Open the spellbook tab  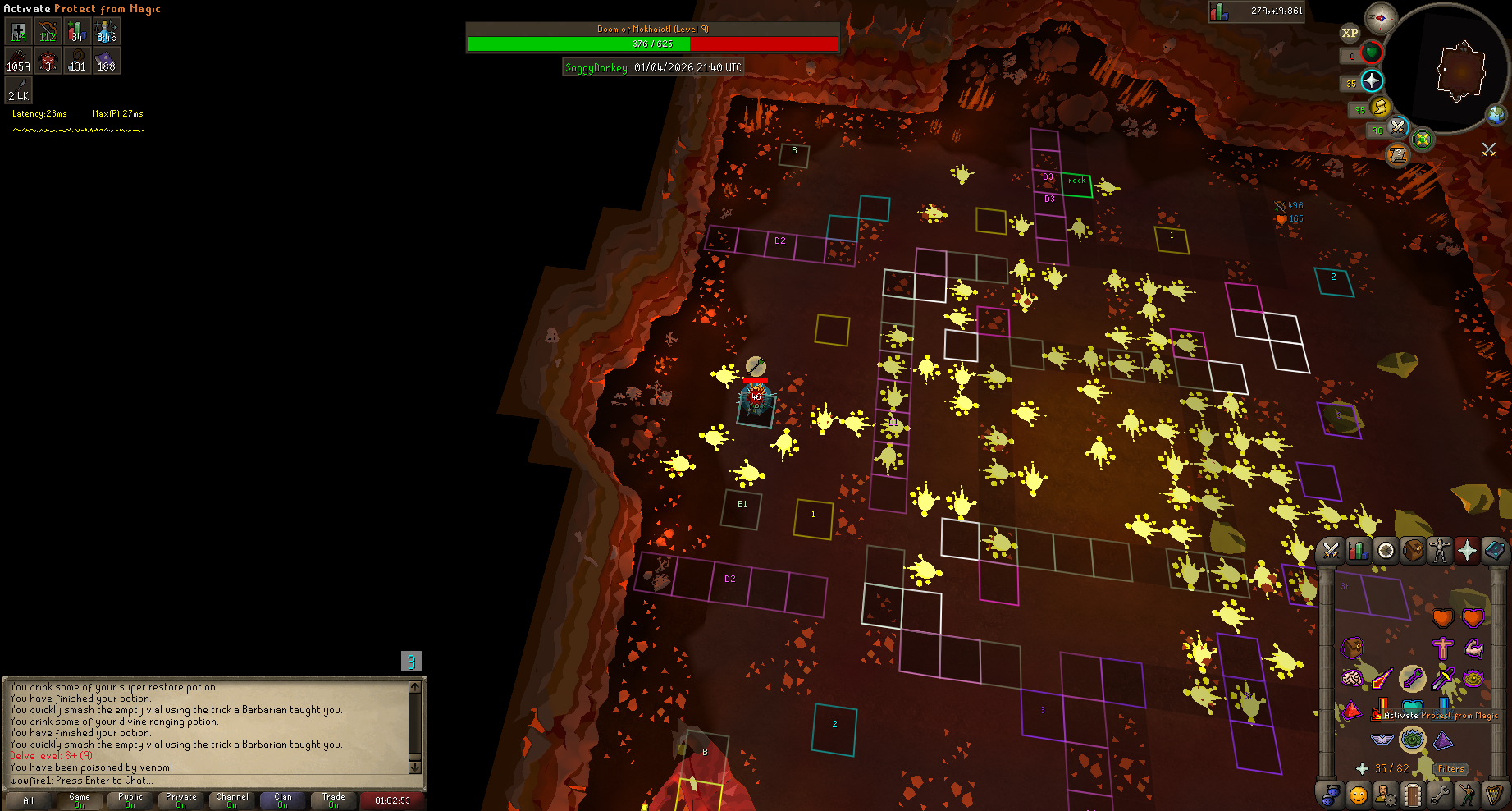click(1494, 551)
